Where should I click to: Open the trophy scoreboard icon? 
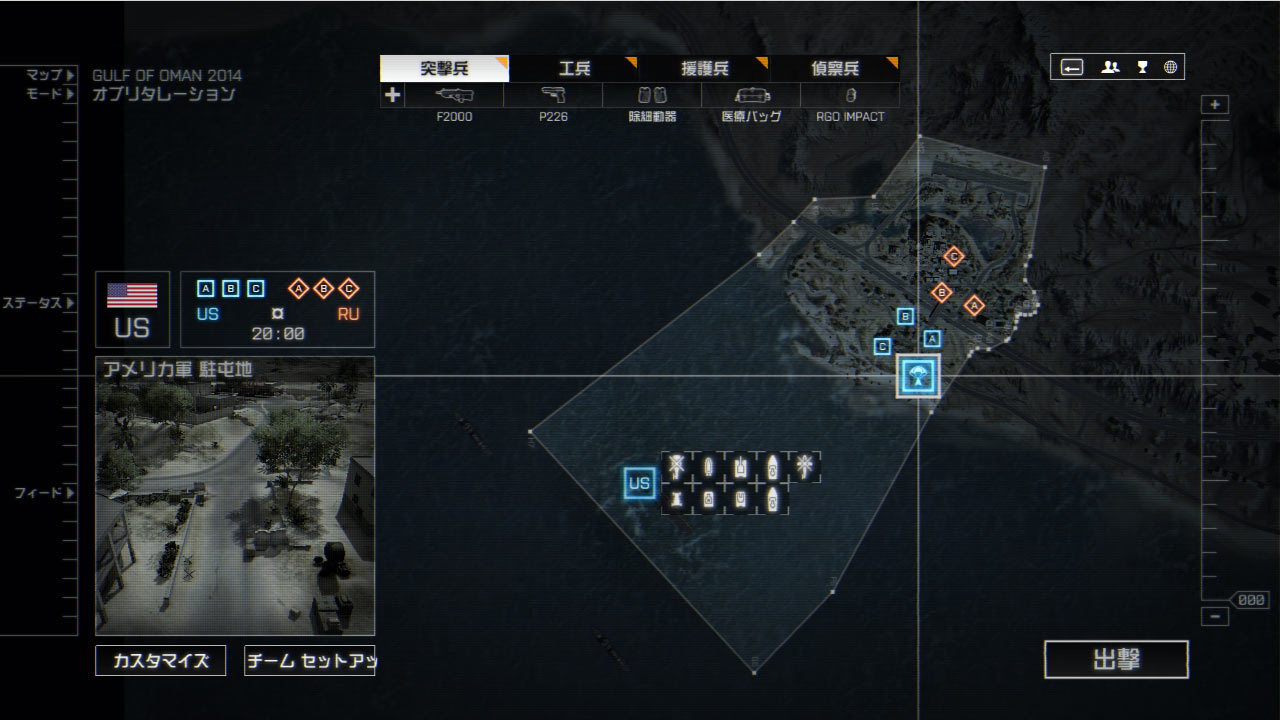(x=1142, y=68)
